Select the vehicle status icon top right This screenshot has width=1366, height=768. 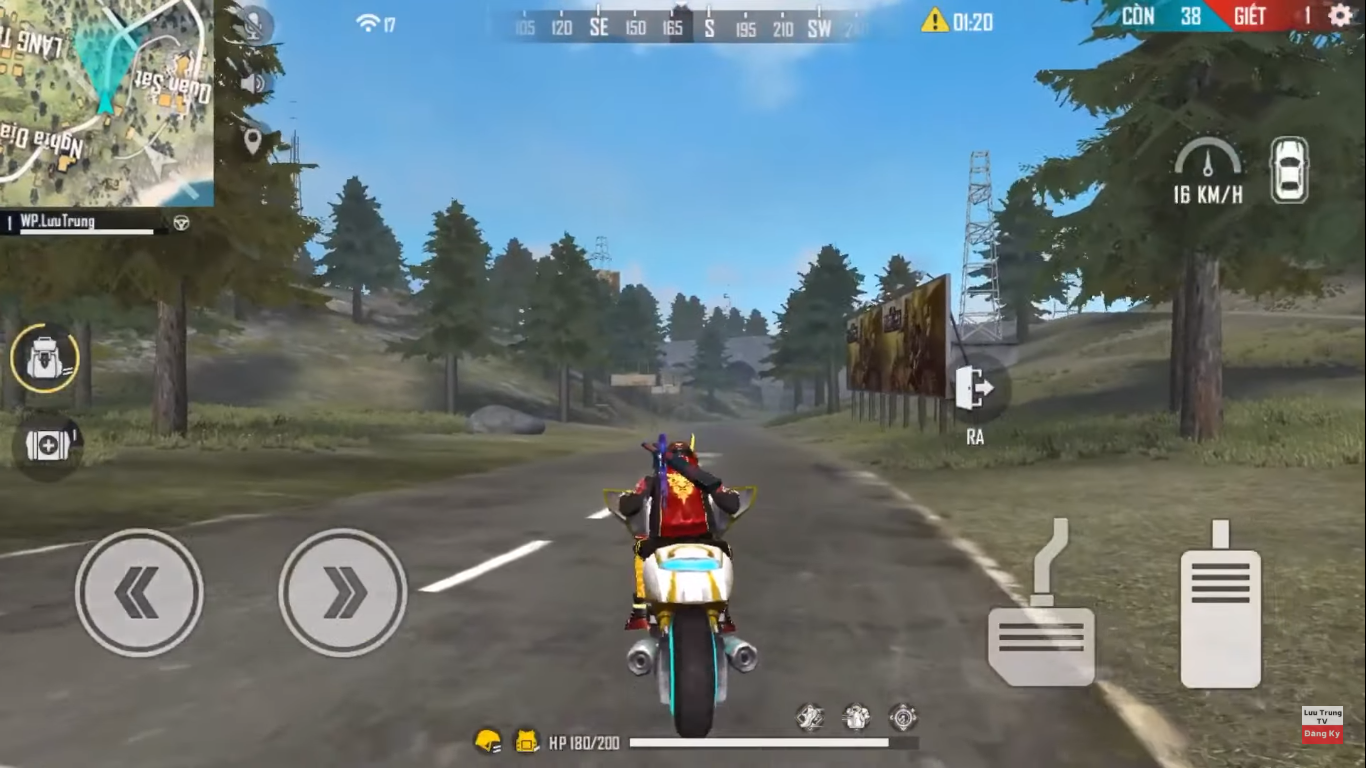1289,171
